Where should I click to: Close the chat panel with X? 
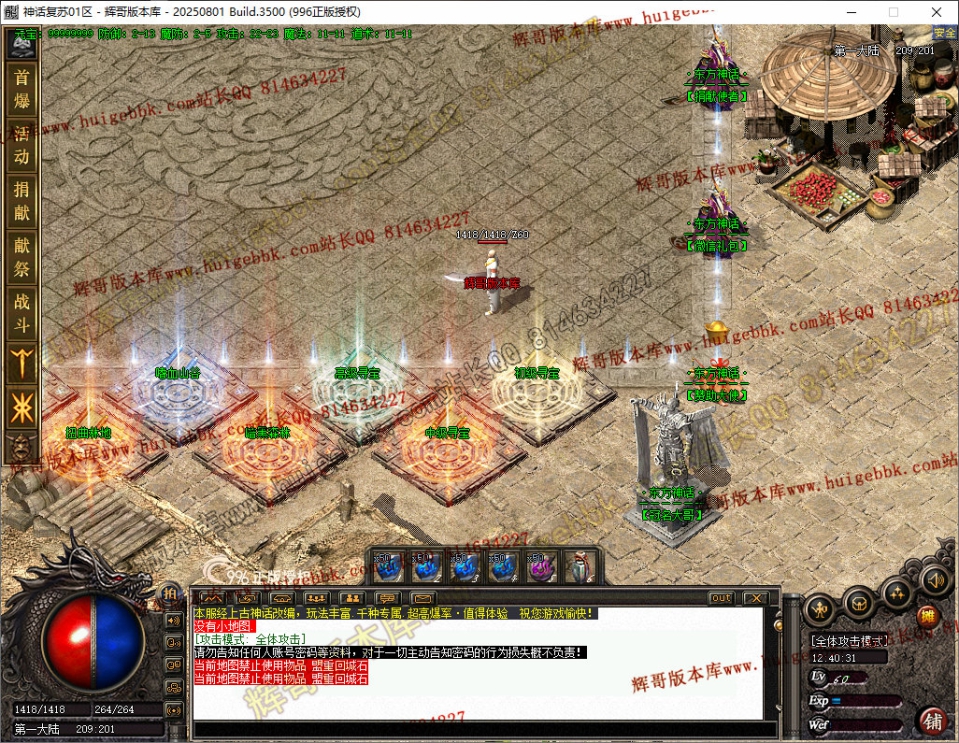click(x=755, y=598)
